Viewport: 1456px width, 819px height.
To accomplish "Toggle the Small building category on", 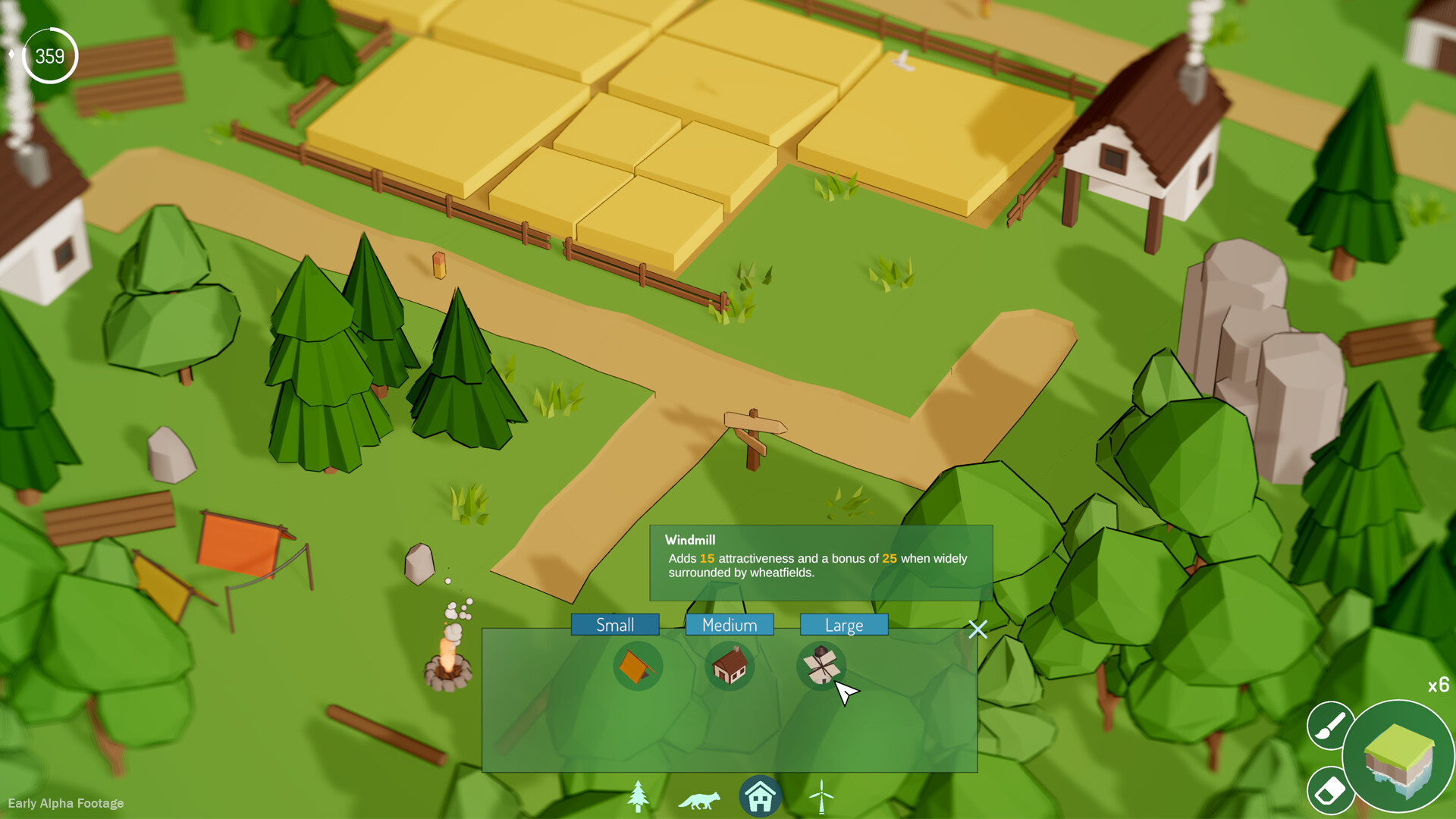I will (615, 625).
